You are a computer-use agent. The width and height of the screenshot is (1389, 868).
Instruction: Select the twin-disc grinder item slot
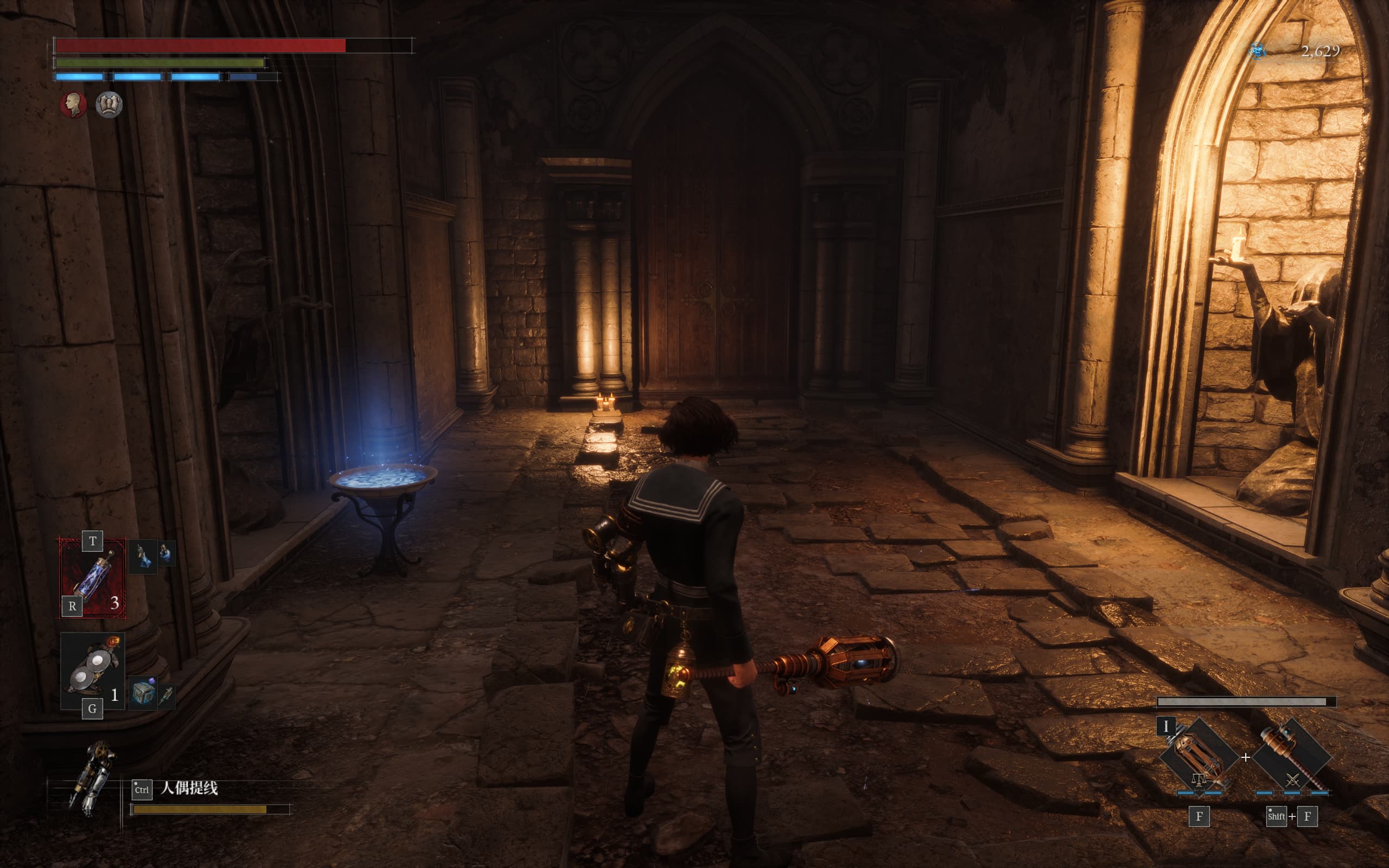coord(92,671)
